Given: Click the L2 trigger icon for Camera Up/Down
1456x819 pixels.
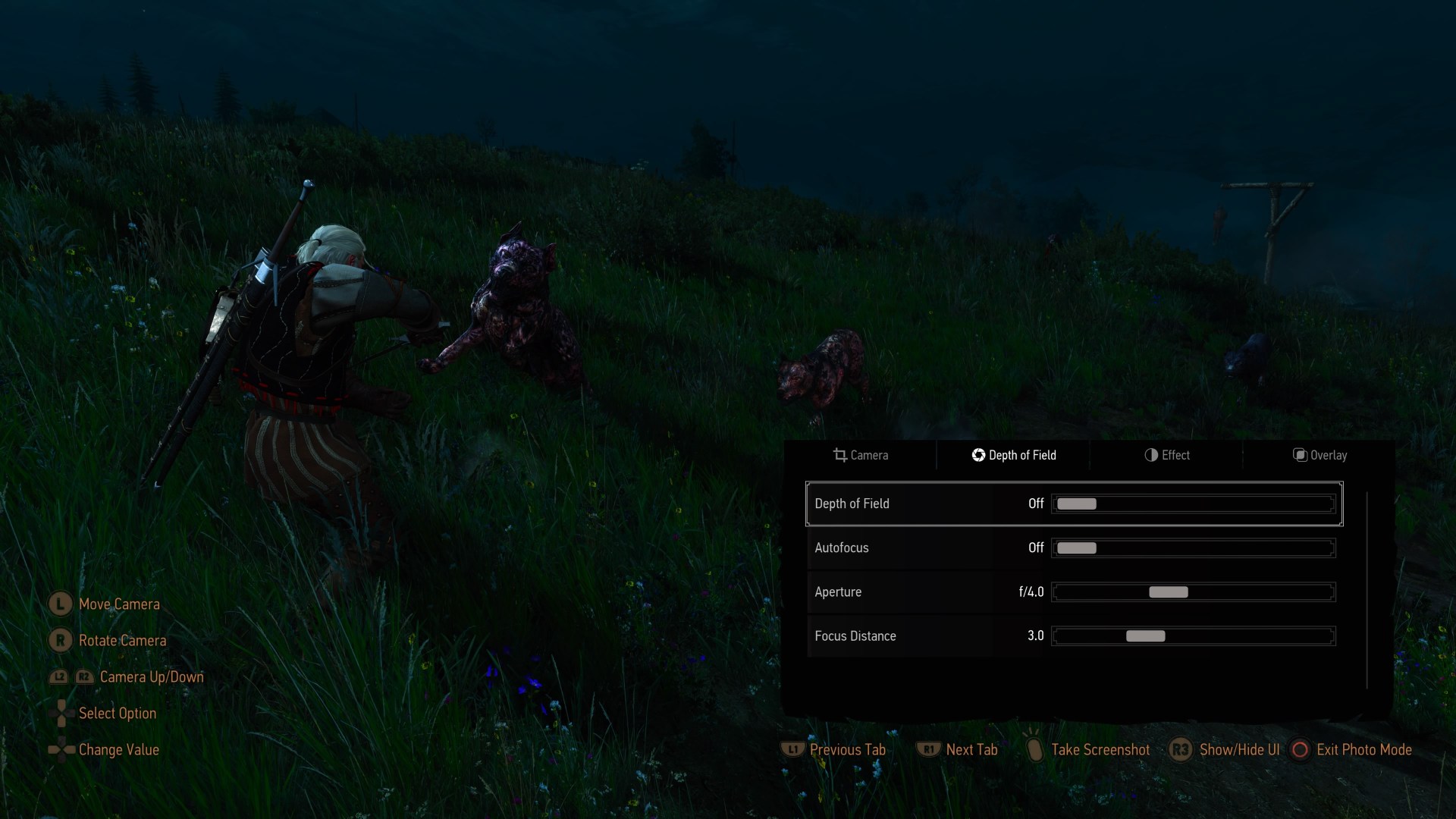Looking at the screenshot, I should click(58, 677).
